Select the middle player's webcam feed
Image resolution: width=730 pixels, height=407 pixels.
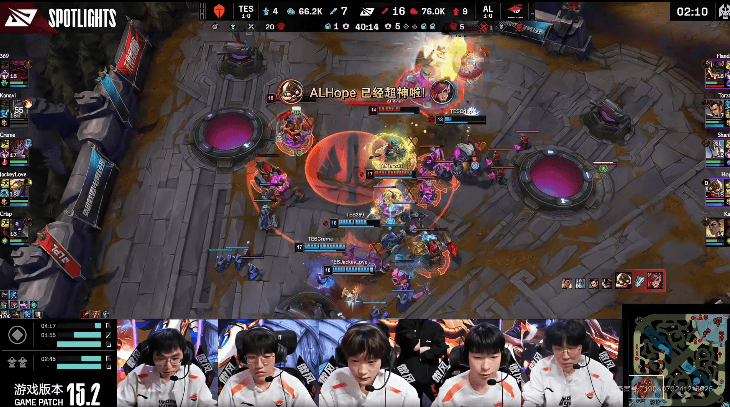tap(369, 364)
